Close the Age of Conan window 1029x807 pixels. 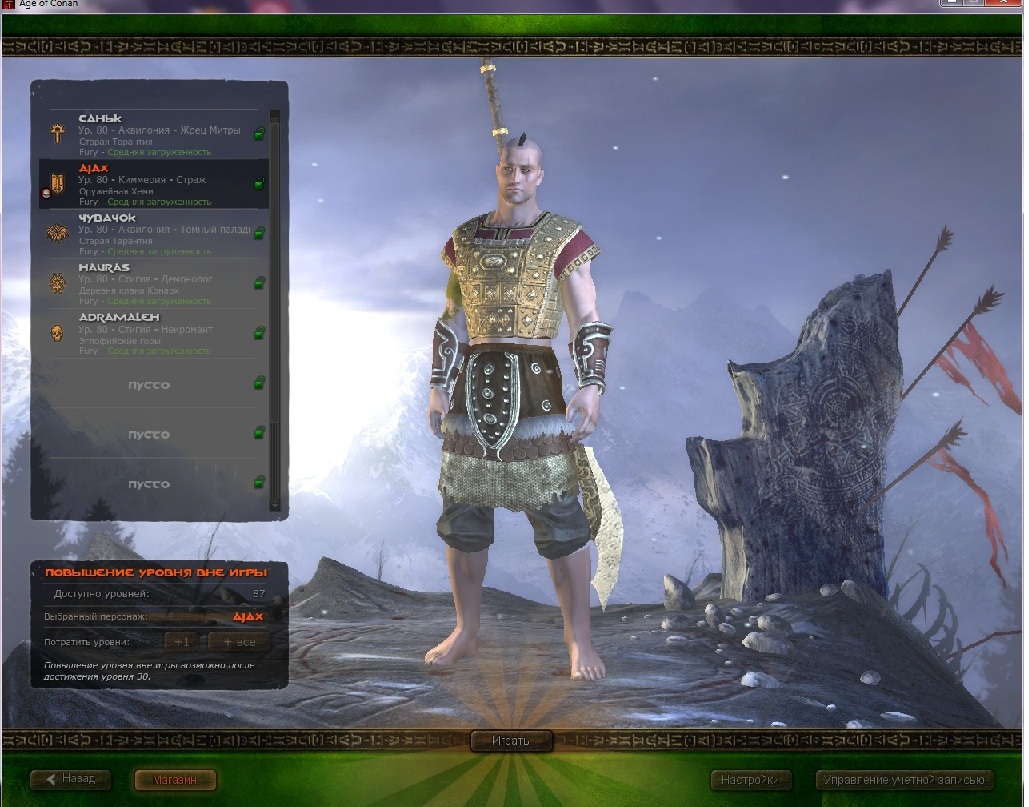[x=1003, y=5]
